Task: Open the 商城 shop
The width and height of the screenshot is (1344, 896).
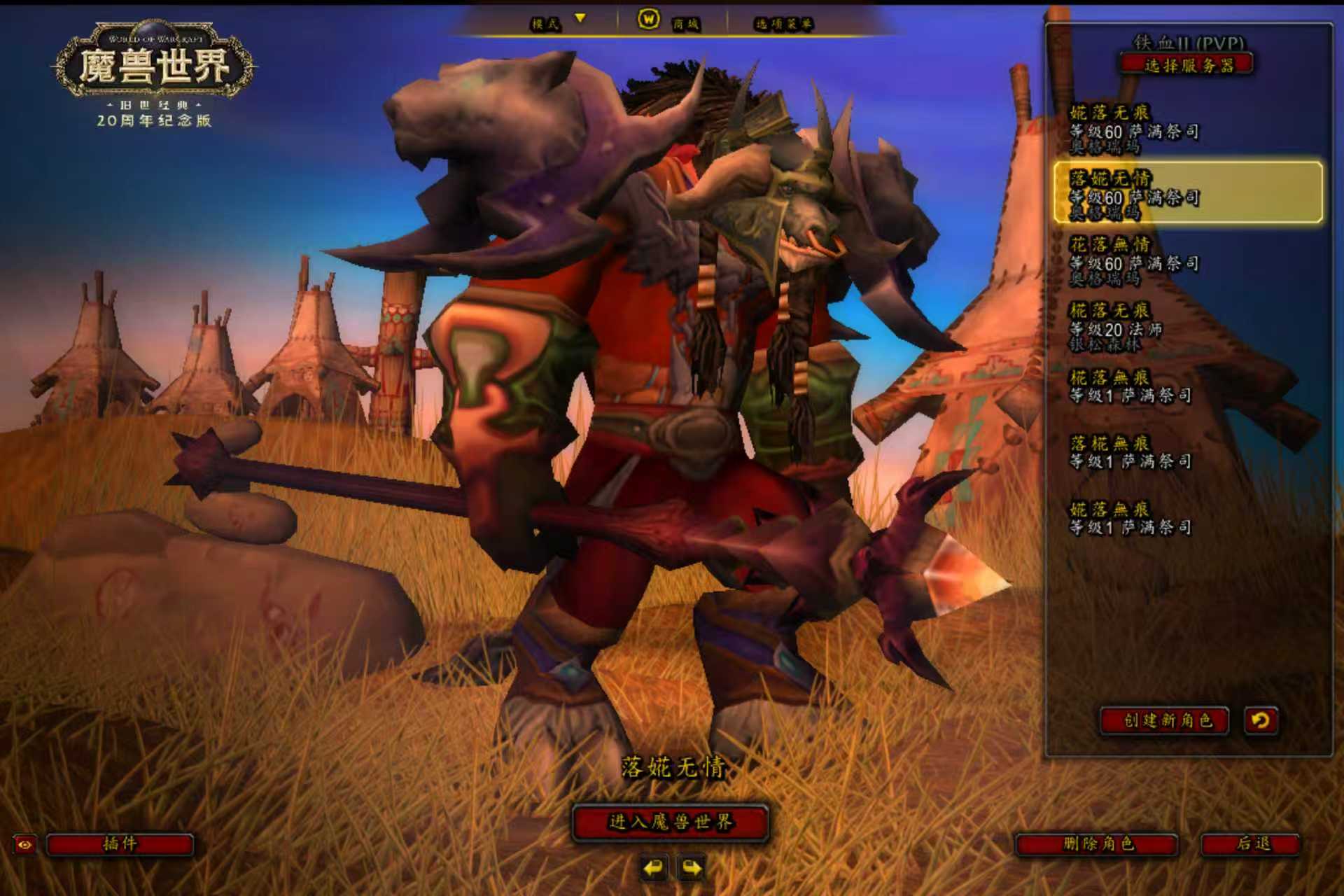Action: coord(670,22)
